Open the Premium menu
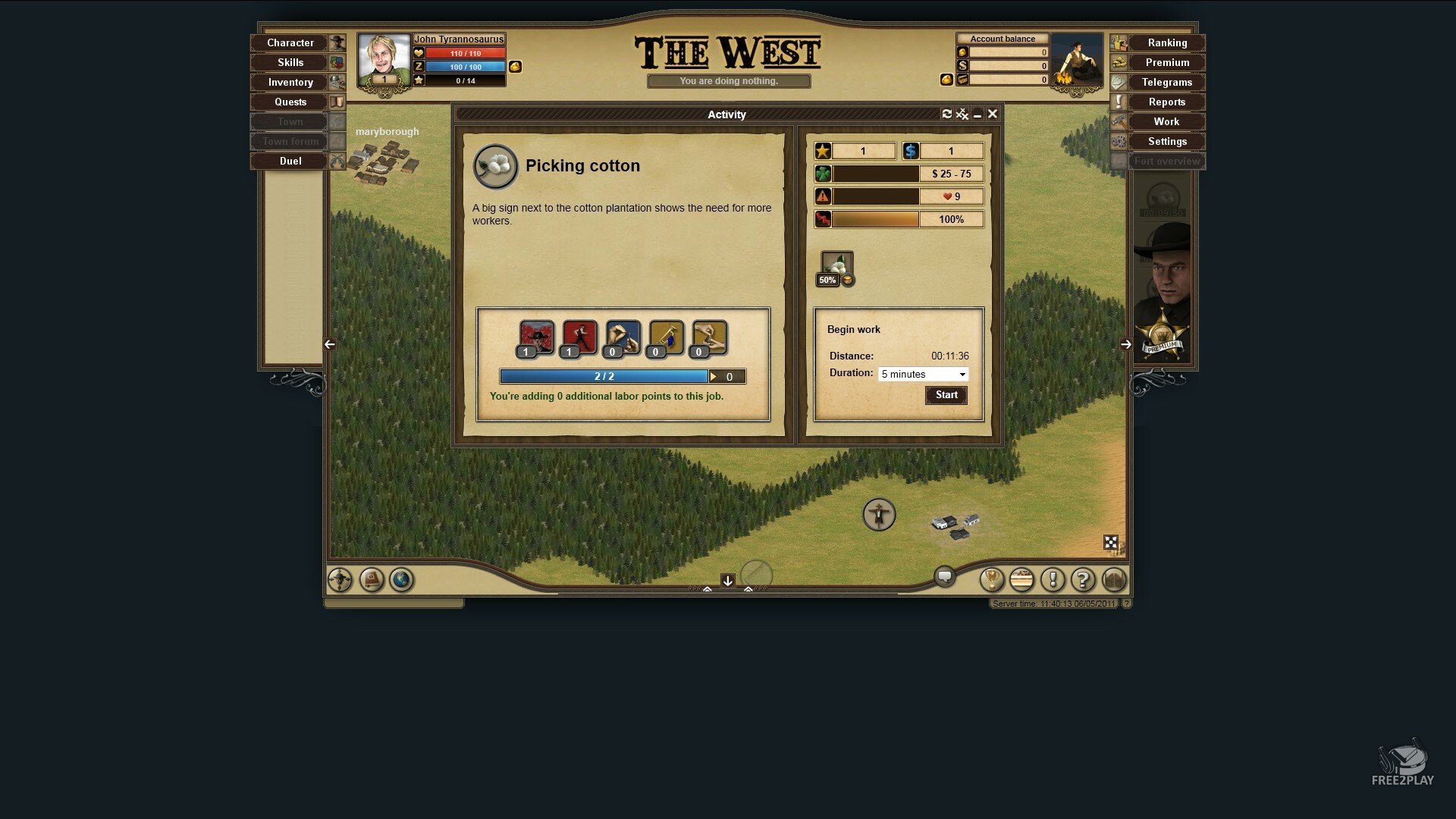Screen dimensions: 1456x819 1166,63
